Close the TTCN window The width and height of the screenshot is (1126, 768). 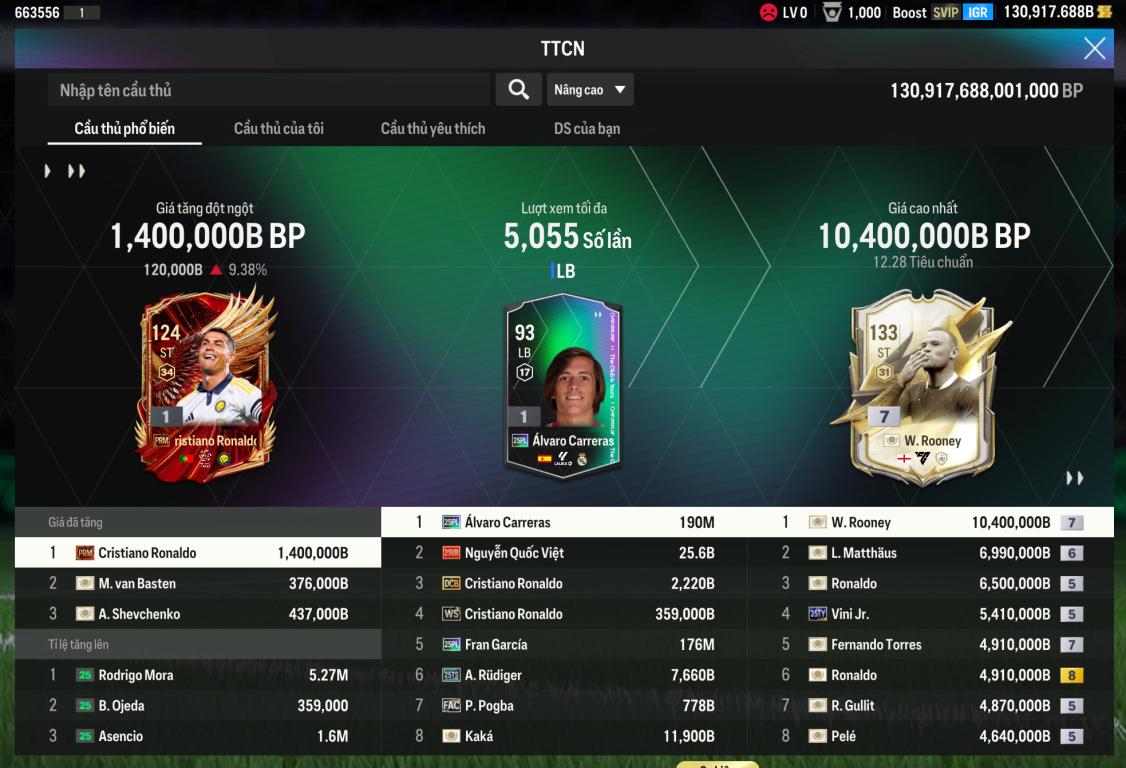pos(1095,48)
